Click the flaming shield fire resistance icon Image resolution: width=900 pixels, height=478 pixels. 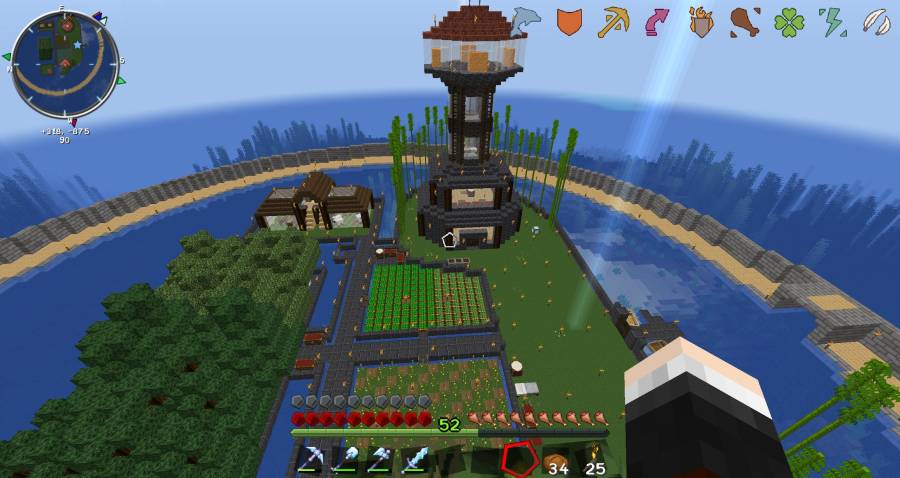pyautogui.click(x=701, y=21)
